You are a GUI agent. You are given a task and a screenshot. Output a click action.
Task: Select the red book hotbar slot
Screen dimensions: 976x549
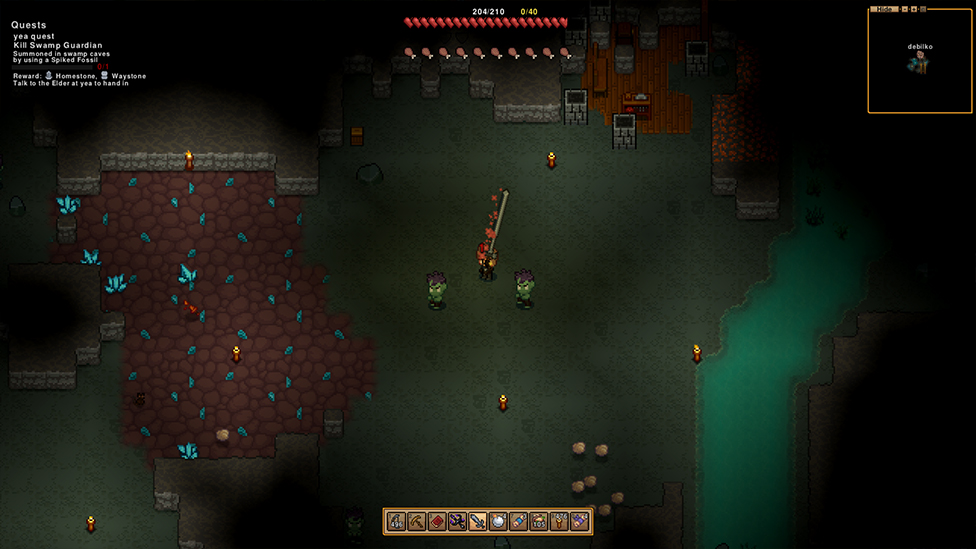coord(437,521)
